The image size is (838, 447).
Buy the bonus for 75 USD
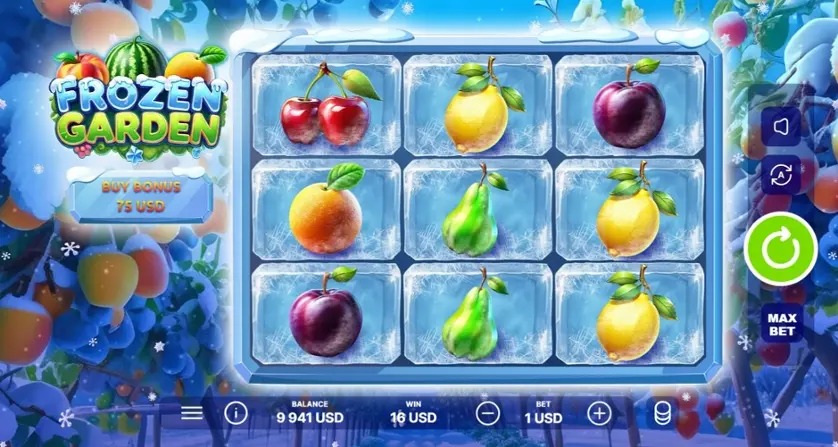pyautogui.click(x=140, y=195)
